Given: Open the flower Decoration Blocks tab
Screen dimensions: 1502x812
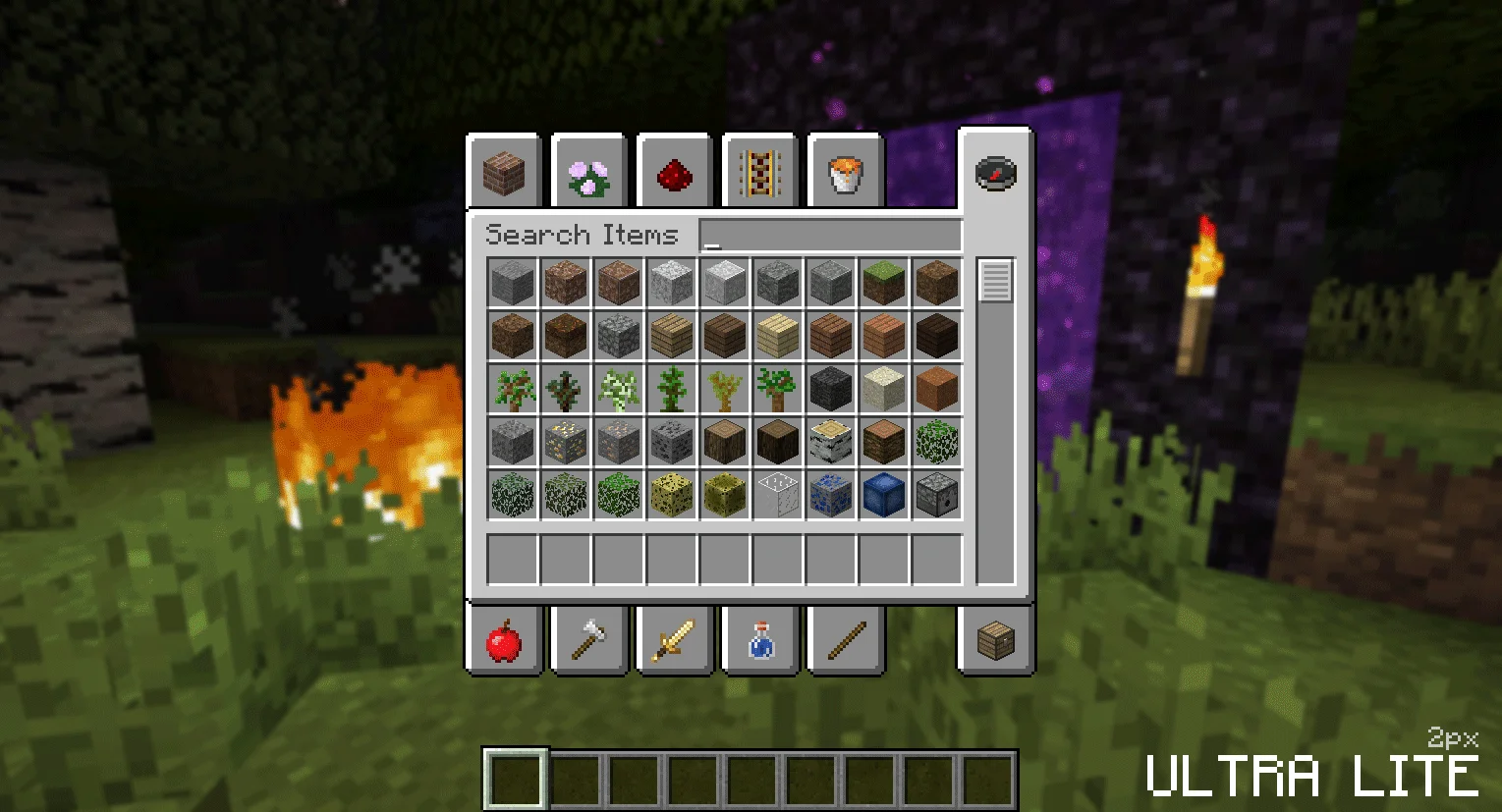Looking at the screenshot, I should [589, 174].
